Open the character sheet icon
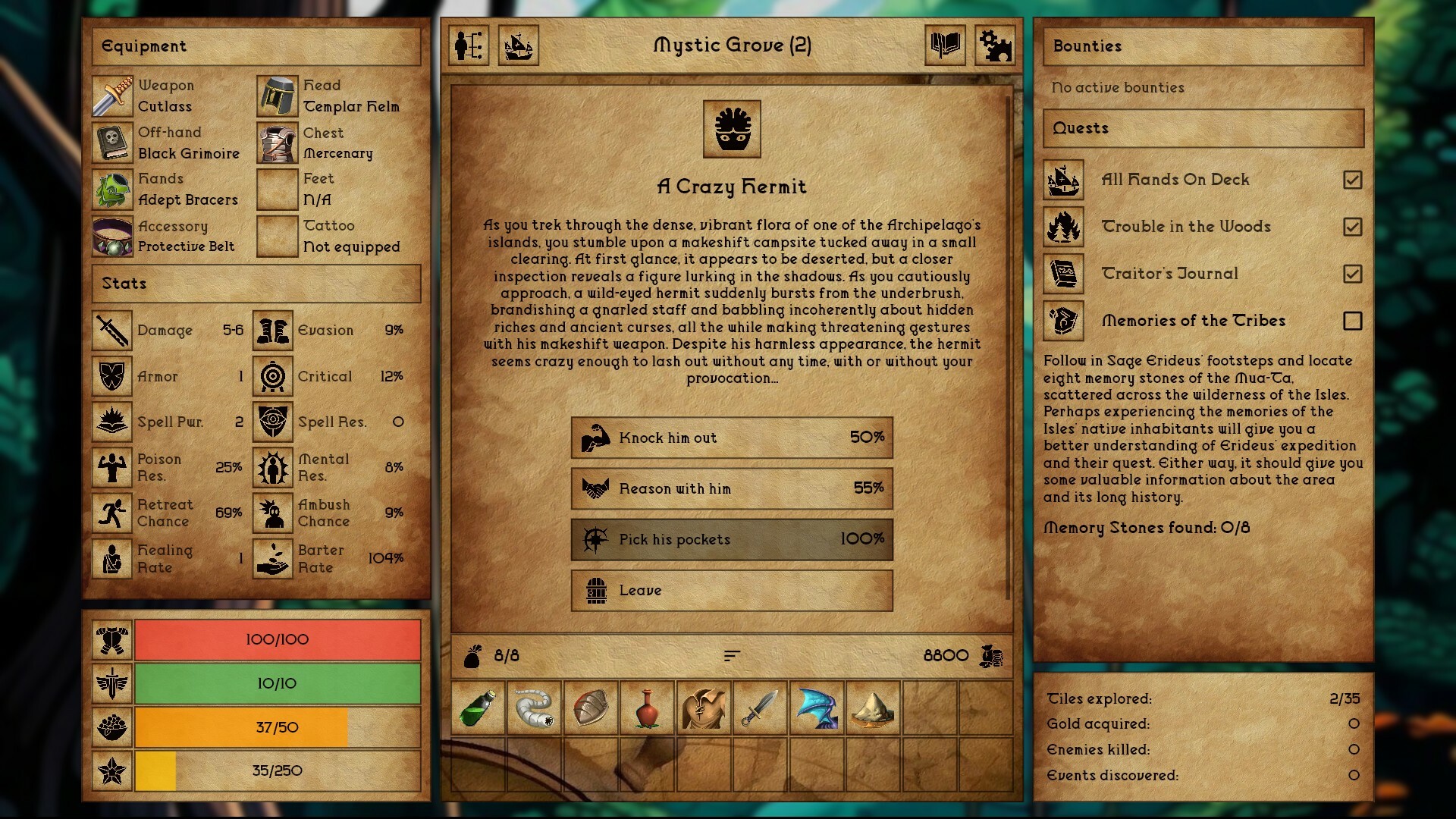Screen dimensions: 1456x819 click(468, 46)
